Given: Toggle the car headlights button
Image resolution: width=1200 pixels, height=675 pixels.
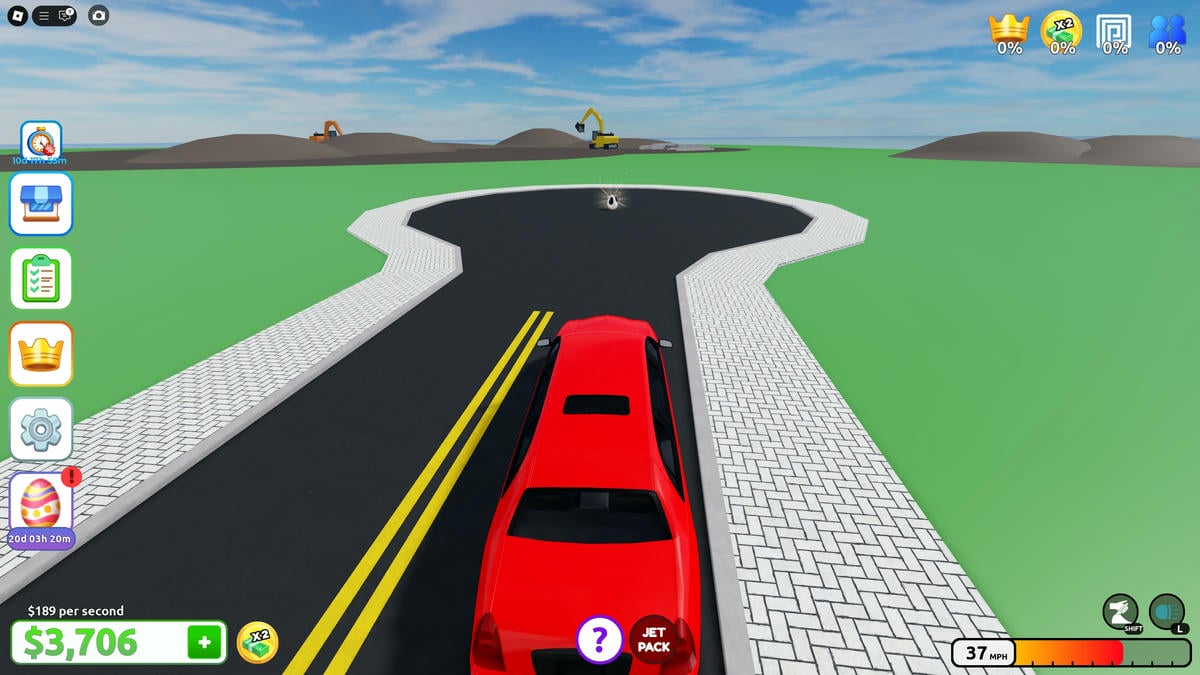Looking at the screenshot, I should click(x=1167, y=612).
